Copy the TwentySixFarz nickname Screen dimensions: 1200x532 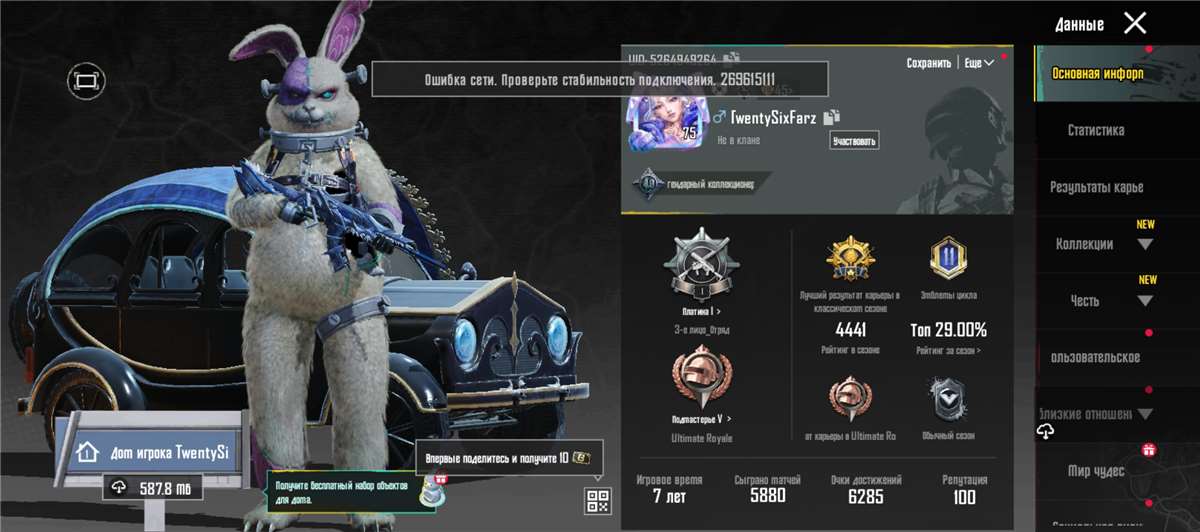832,118
